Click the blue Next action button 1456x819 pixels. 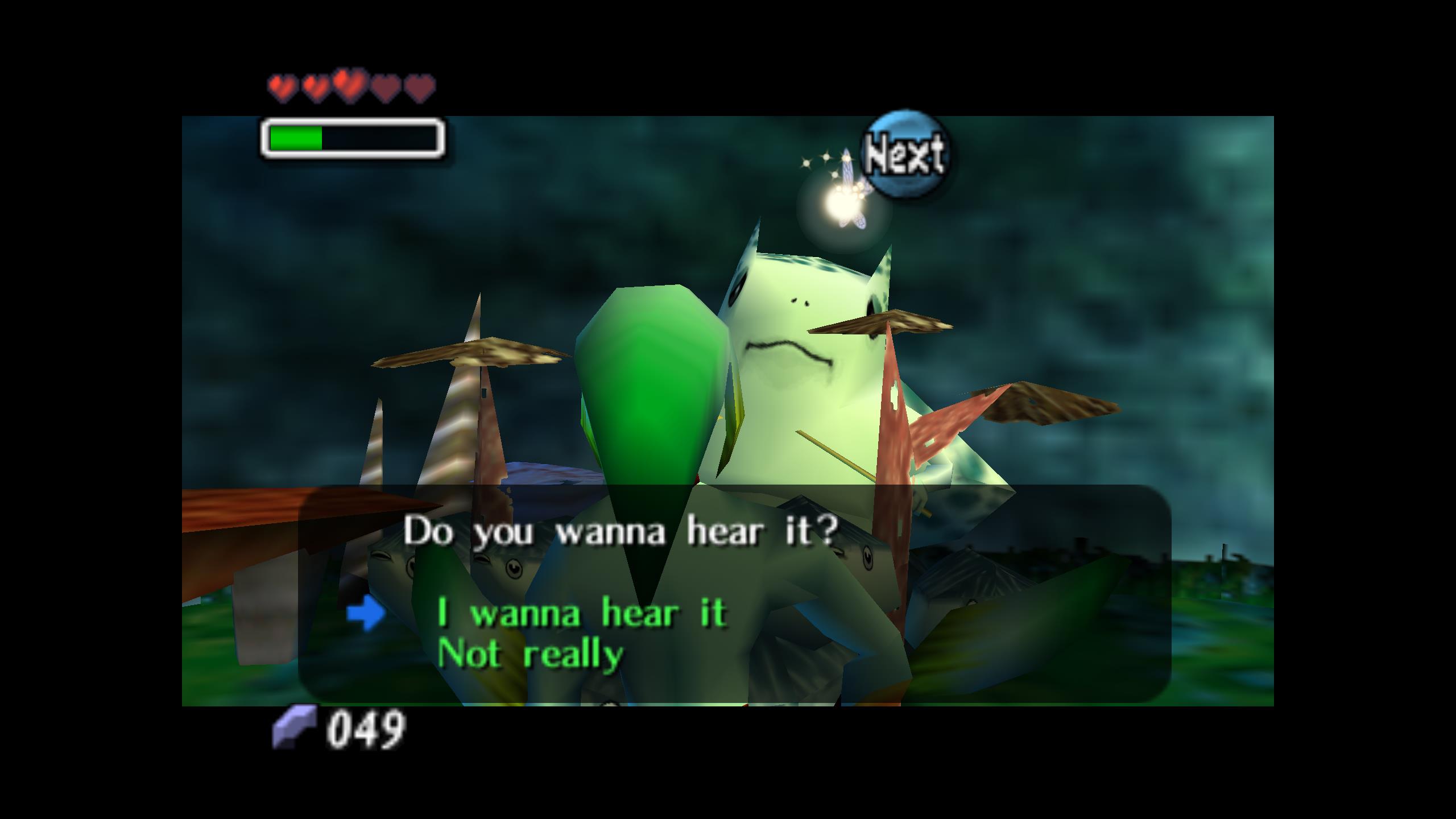(904, 155)
